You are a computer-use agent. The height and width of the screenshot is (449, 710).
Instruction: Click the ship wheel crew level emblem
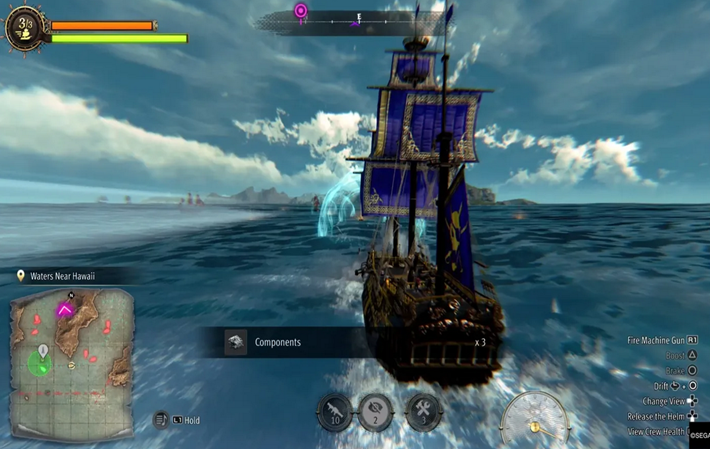(x=25, y=28)
